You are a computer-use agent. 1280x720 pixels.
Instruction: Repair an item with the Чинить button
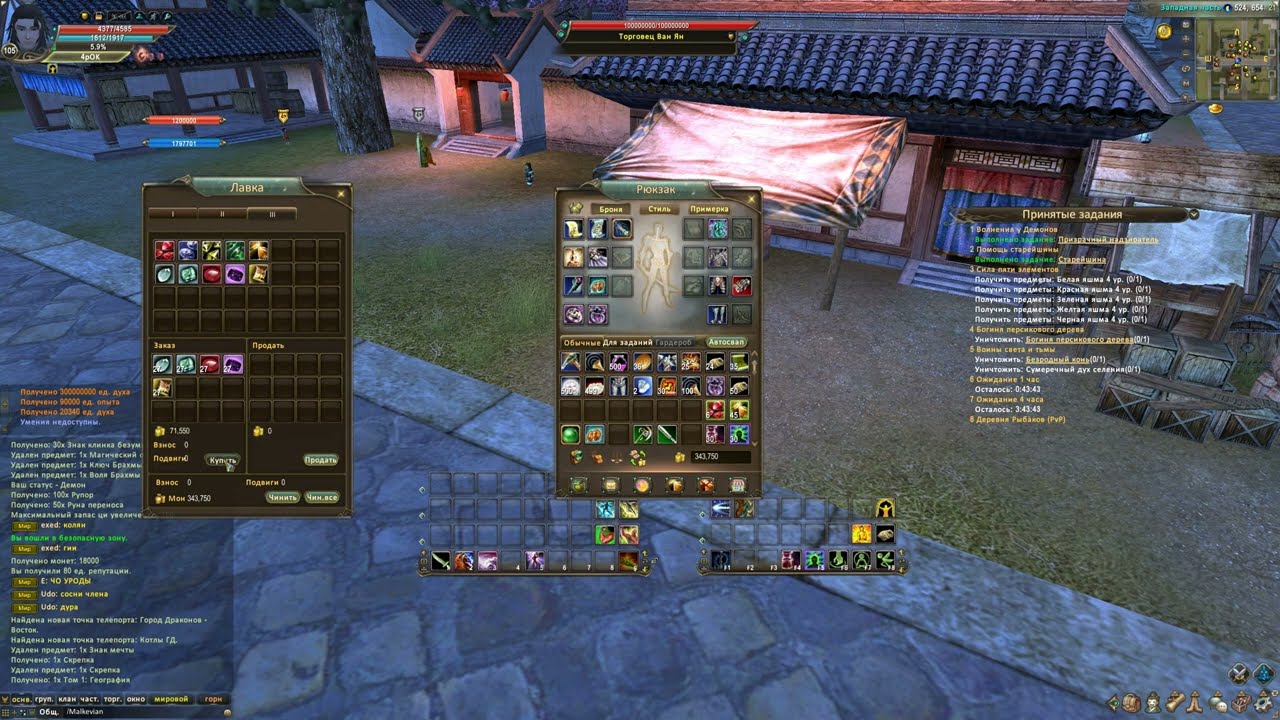[x=282, y=497]
